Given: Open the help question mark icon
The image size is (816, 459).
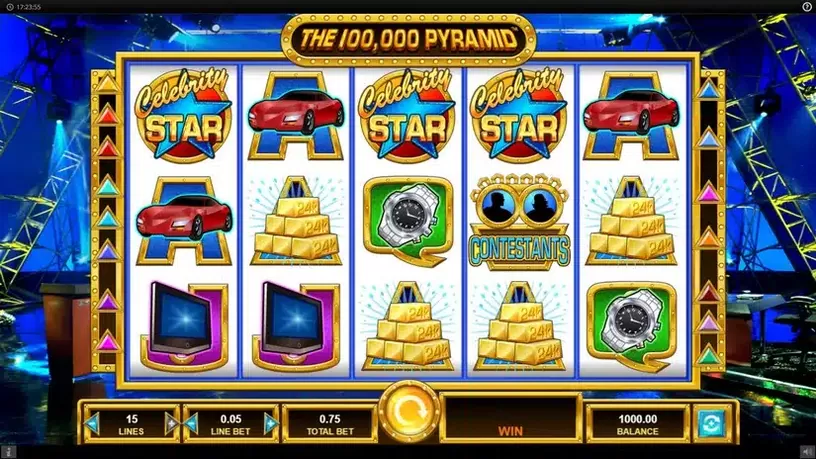Looking at the screenshot, I should point(807,7).
